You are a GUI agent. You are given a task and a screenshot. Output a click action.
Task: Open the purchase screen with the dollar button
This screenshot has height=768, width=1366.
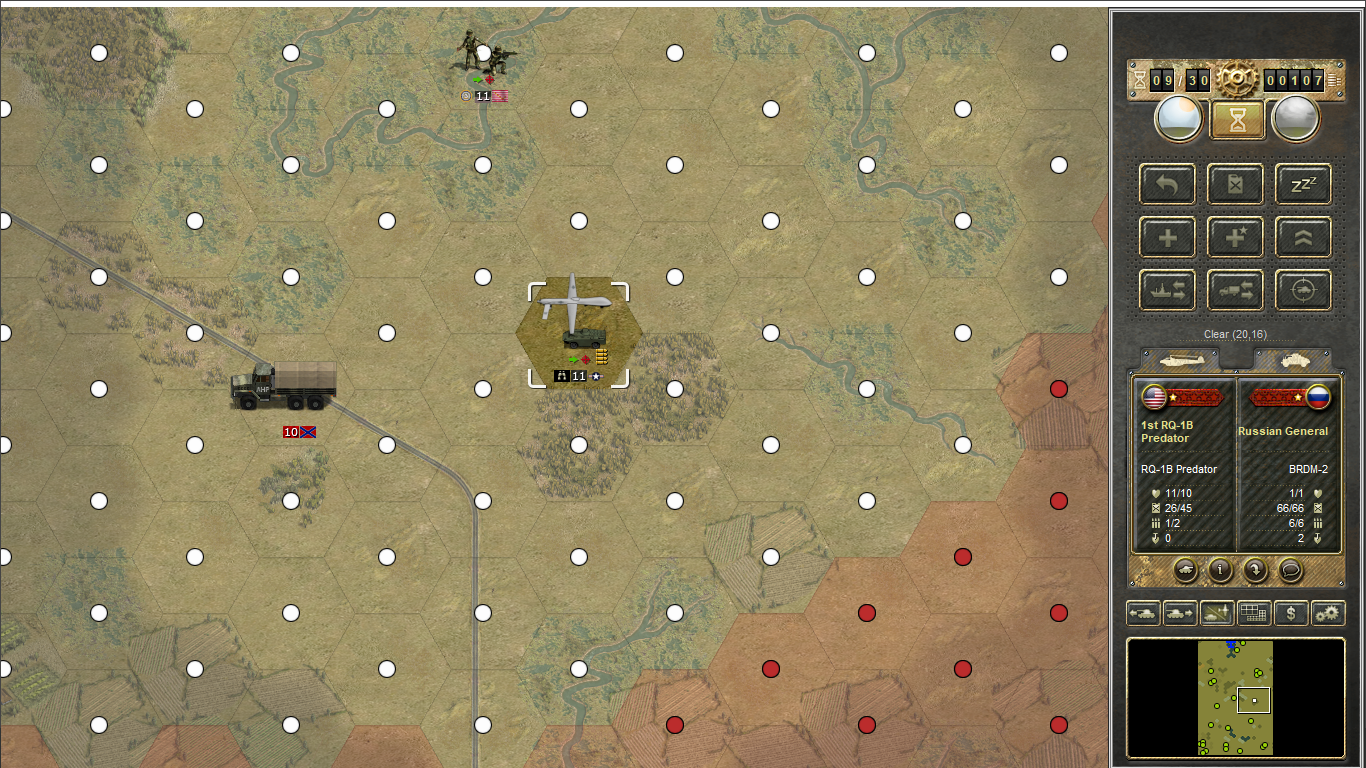(x=1291, y=613)
